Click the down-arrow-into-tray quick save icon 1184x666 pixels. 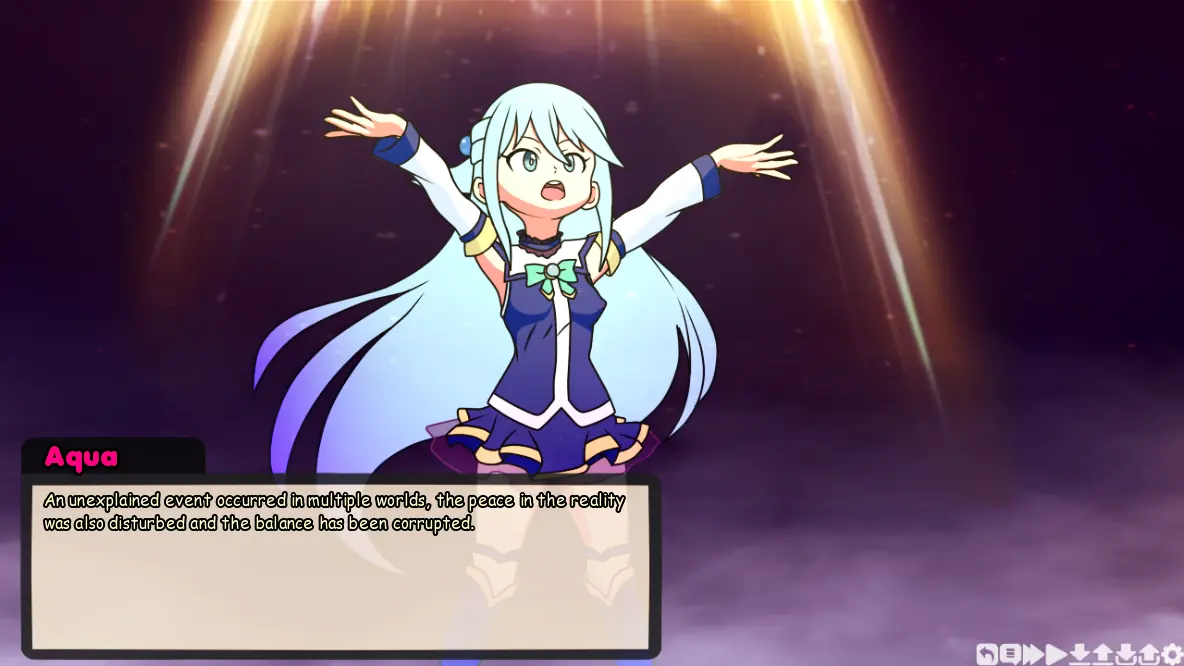pyautogui.click(x=1126, y=654)
